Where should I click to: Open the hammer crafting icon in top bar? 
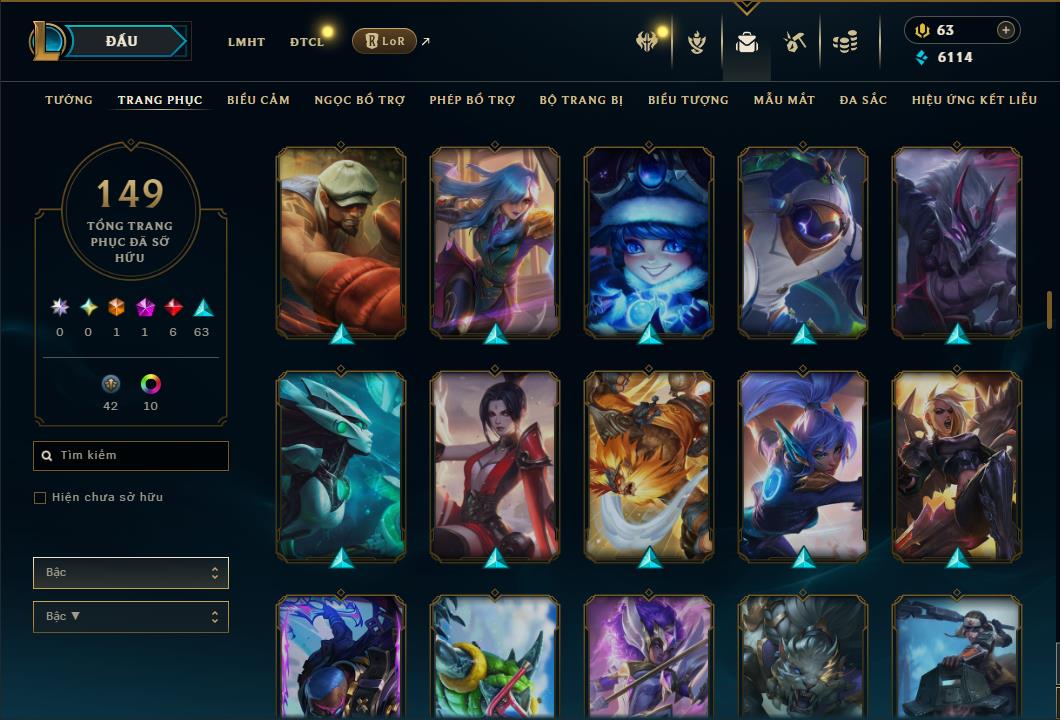(795, 42)
